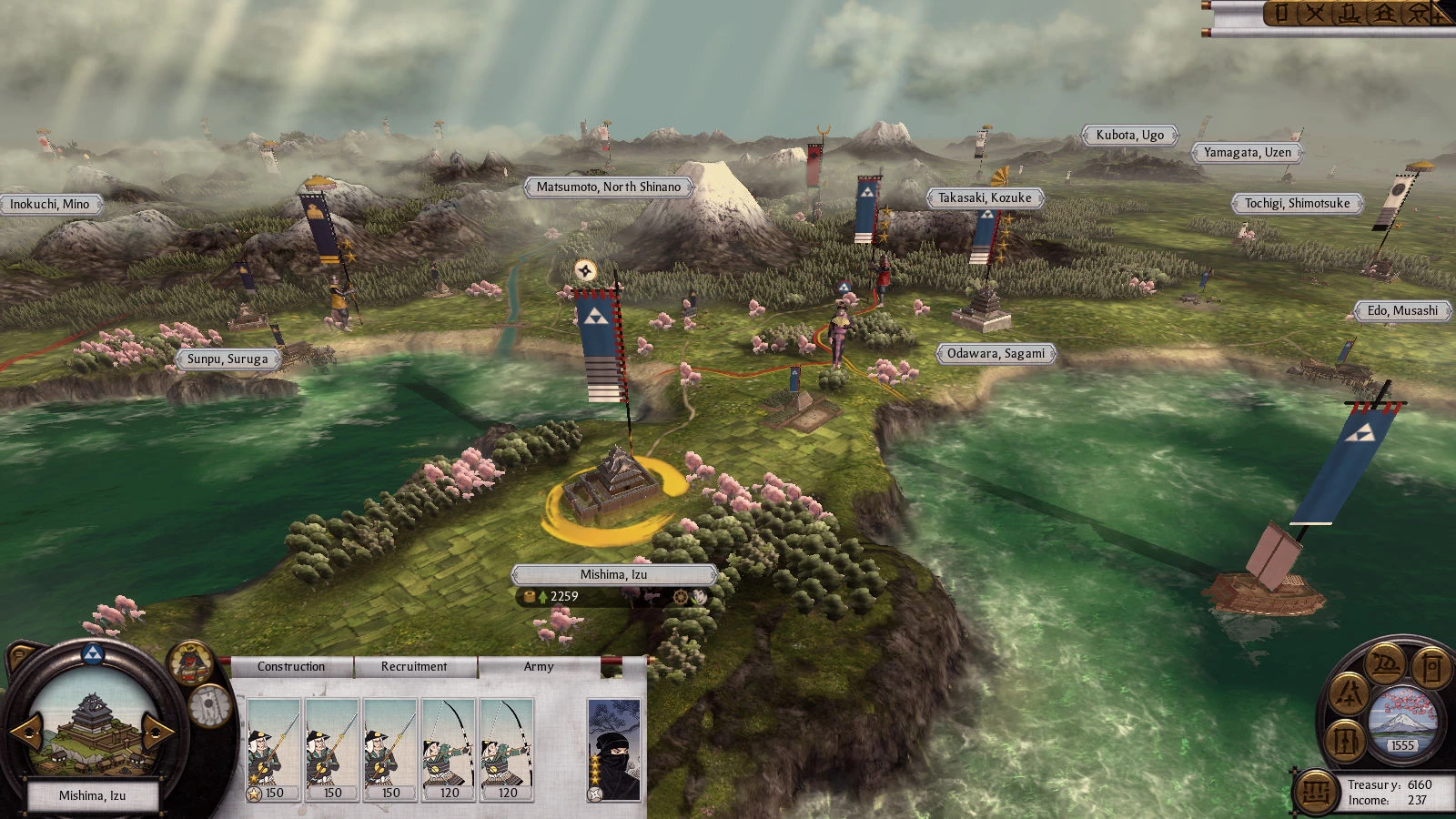Select the starred spearman unit card
Image resolution: width=1456 pixels, height=819 pixels.
tap(274, 750)
